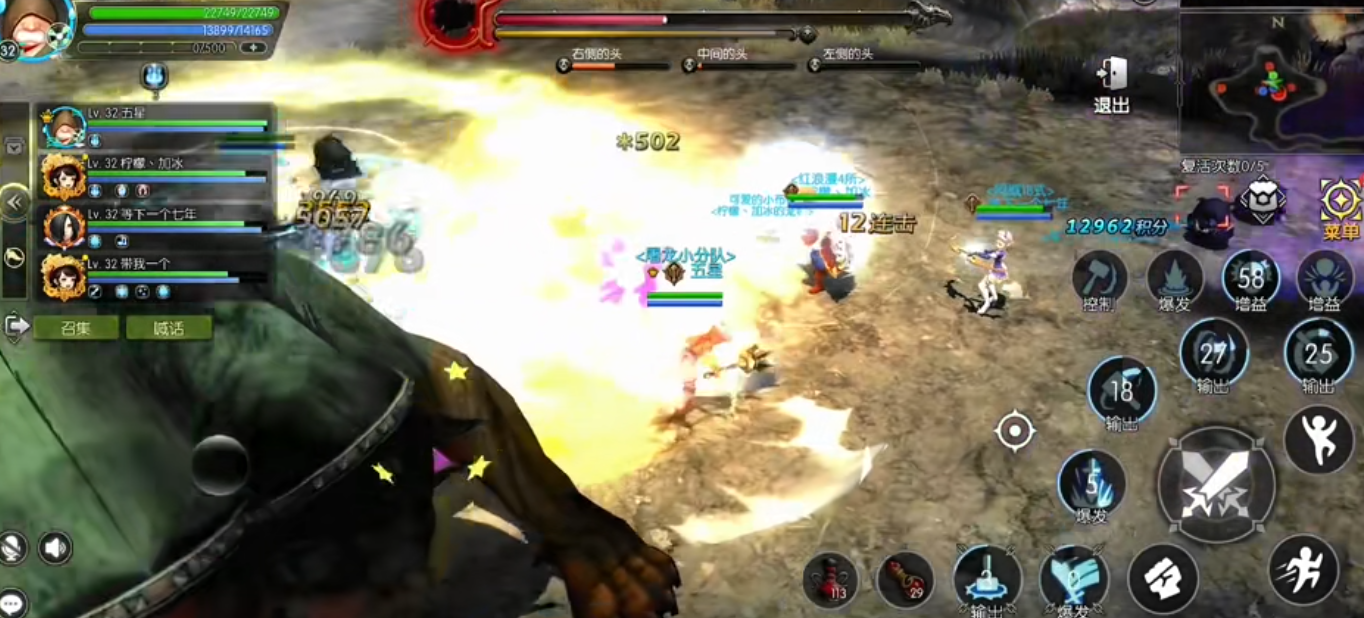Viewport: 1364px width, 618px height.
Task: Tap the target lock crosshair icon
Action: tap(1015, 432)
